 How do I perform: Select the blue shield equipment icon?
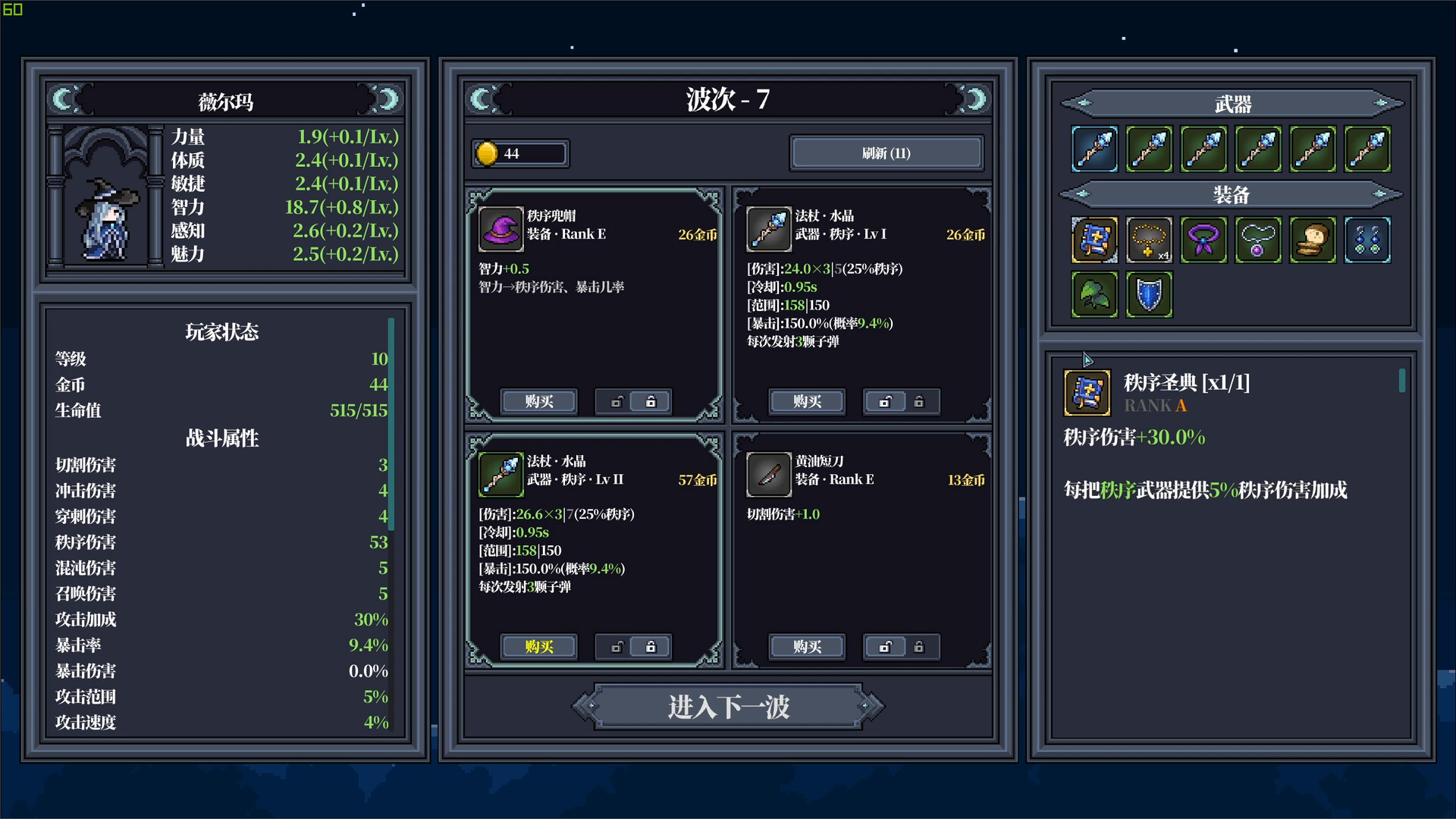(x=1149, y=294)
